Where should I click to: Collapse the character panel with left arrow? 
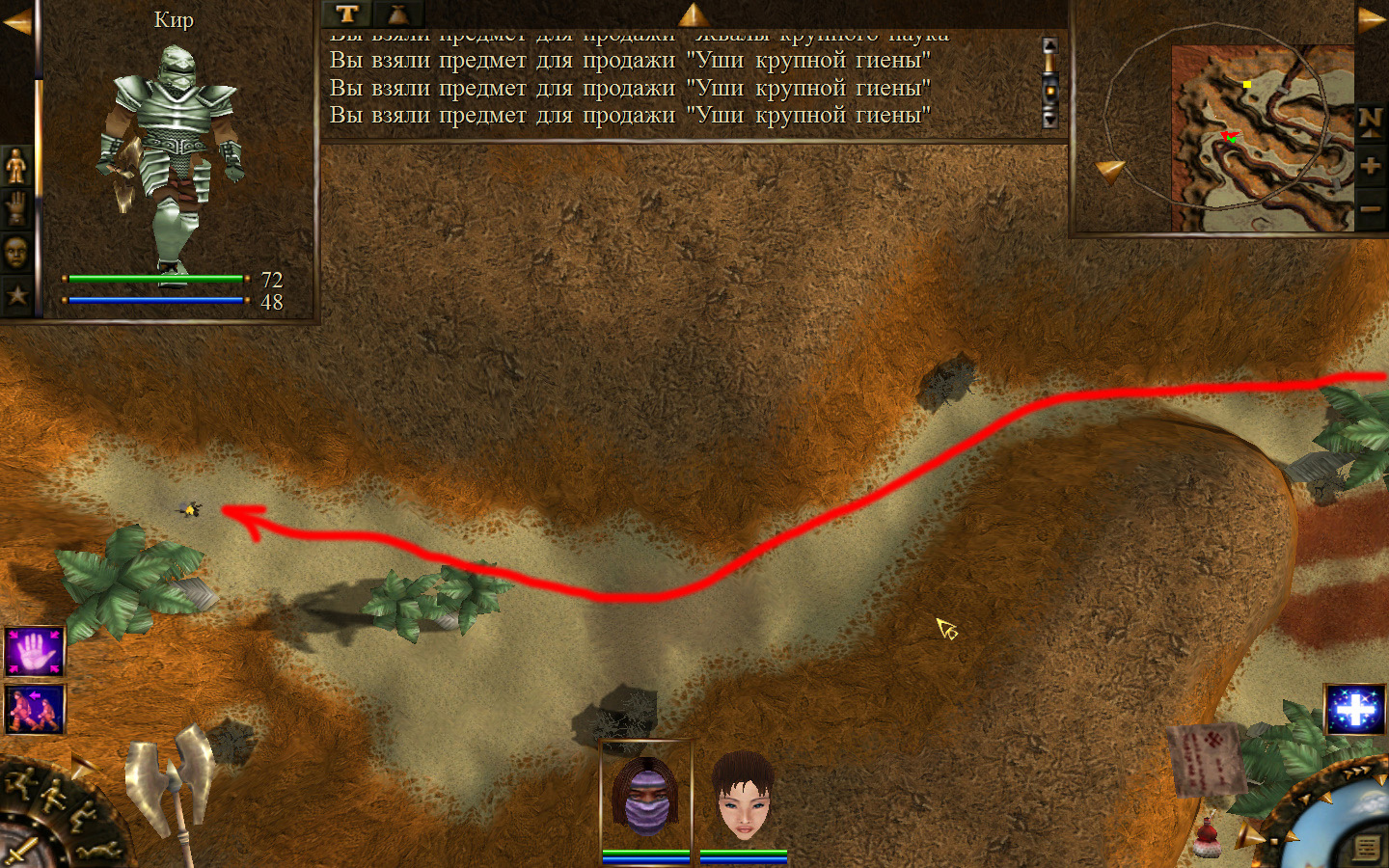16,21
